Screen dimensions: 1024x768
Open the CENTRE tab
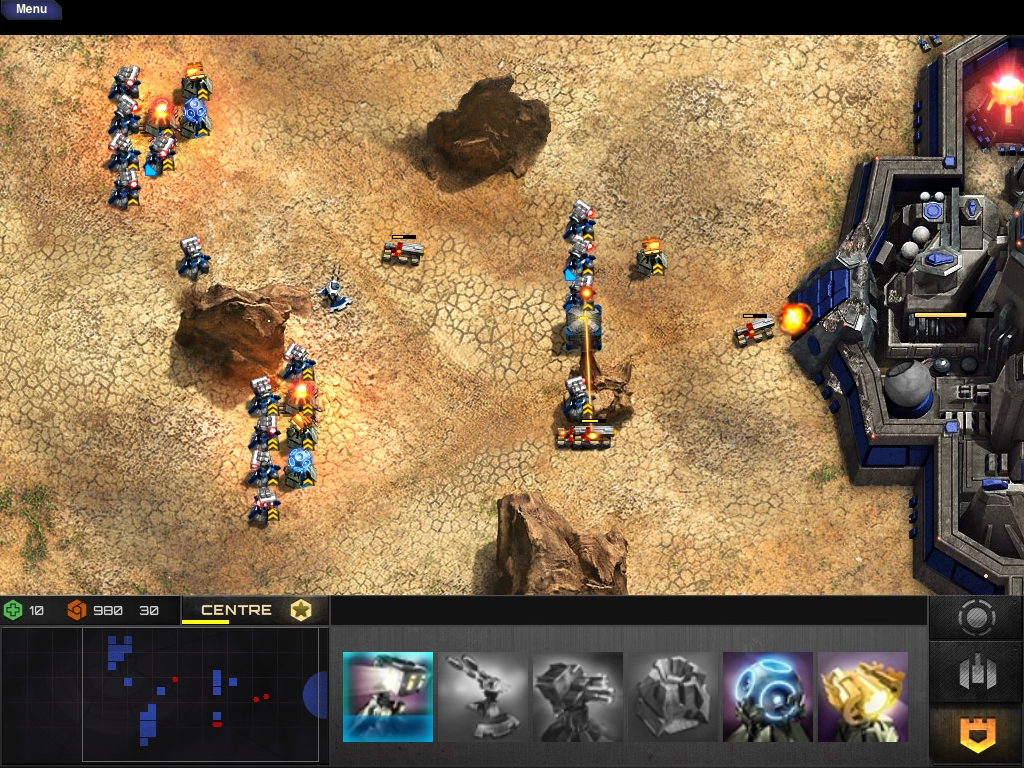point(236,610)
